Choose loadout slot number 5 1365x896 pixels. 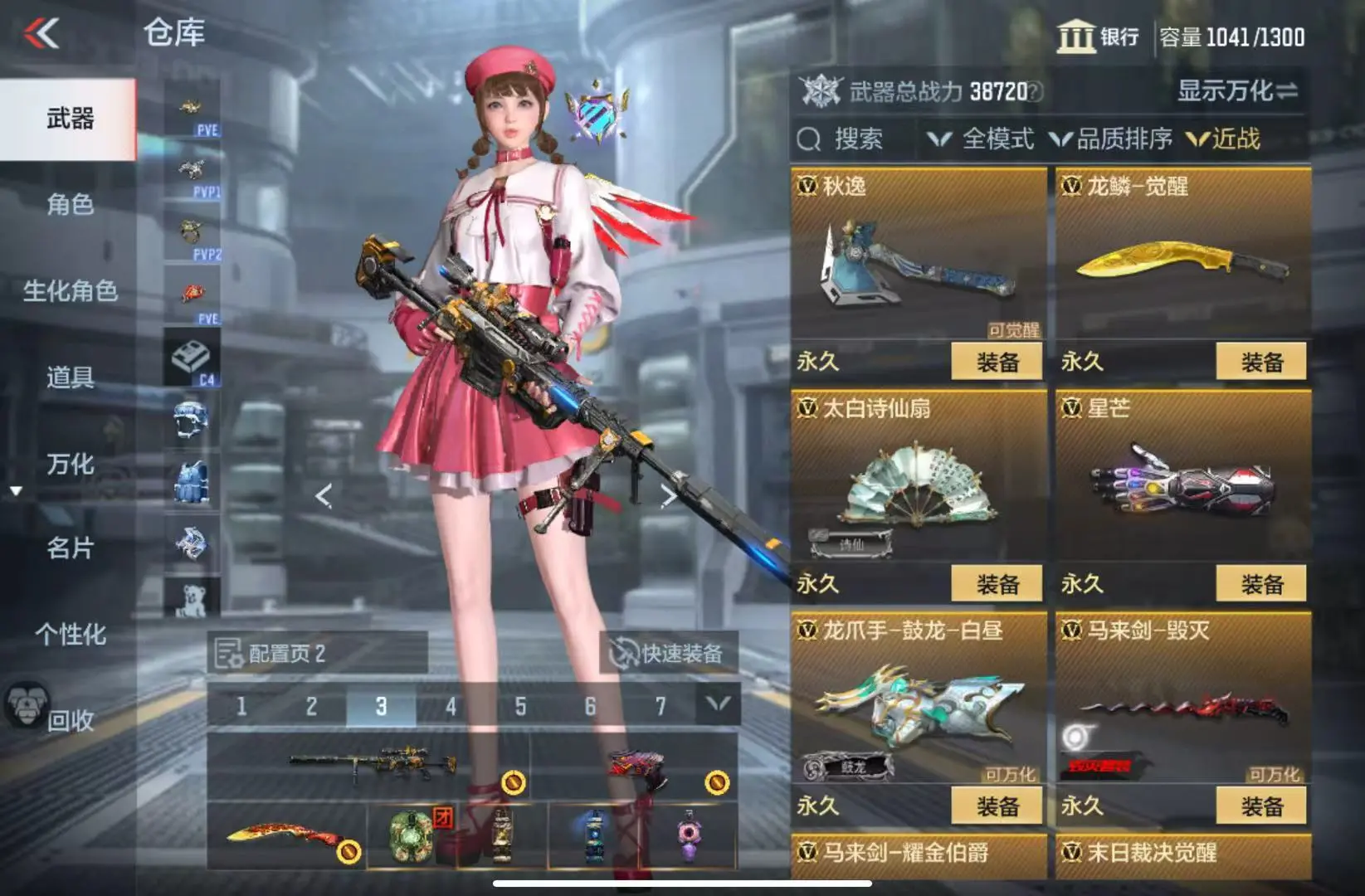pos(520,707)
